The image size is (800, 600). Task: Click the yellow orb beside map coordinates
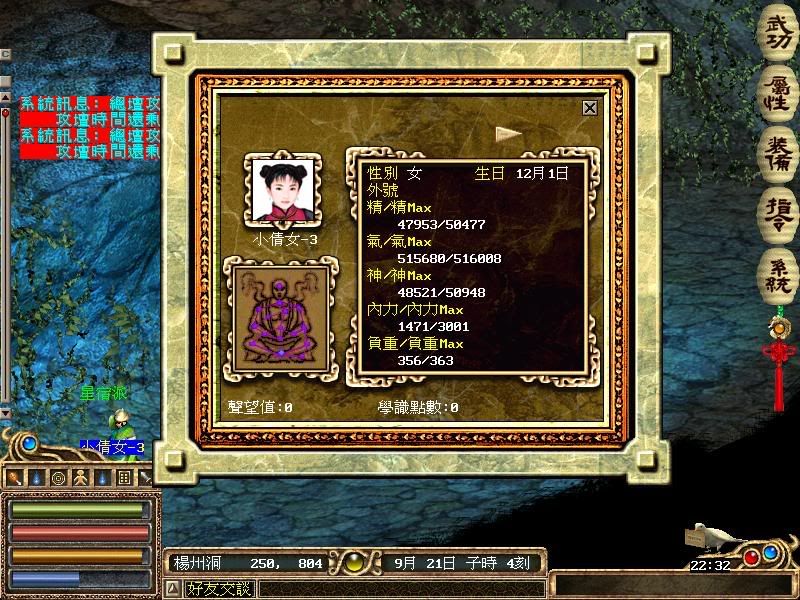click(x=357, y=563)
